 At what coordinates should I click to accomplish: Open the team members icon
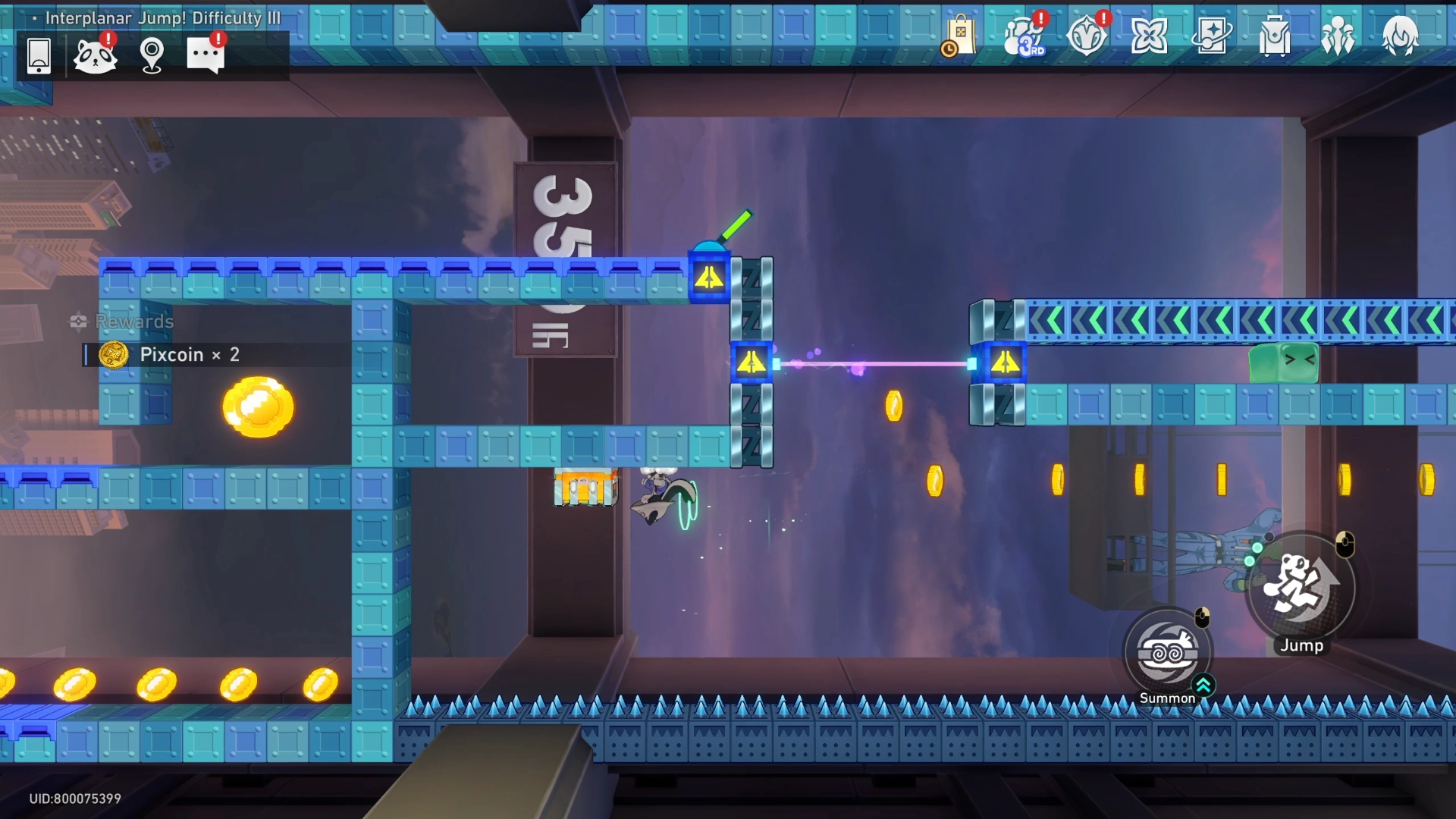pos(1338,36)
